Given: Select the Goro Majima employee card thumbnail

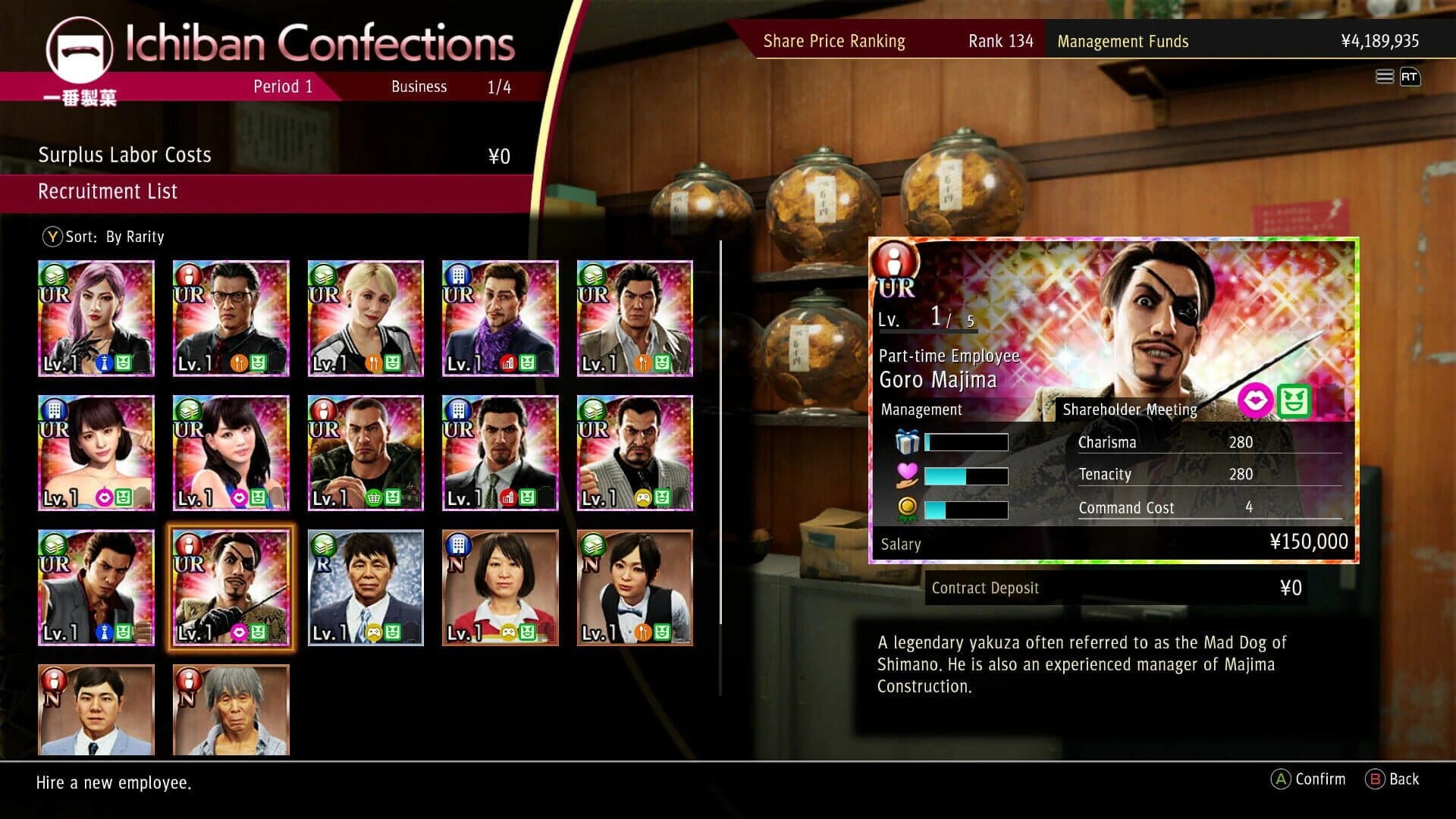Looking at the screenshot, I should [x=231, y=588].
